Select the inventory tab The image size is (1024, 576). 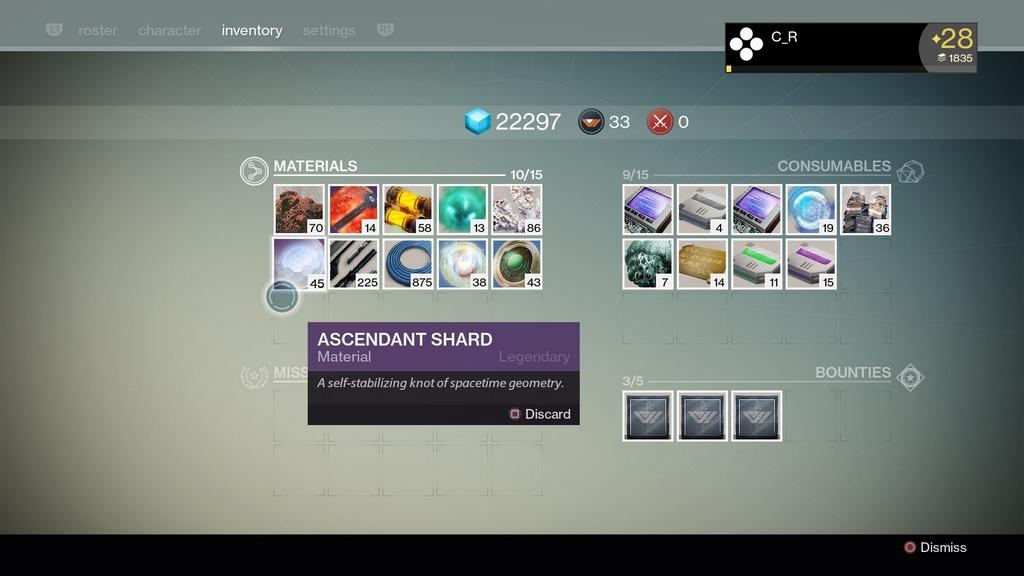coord(252,30)
